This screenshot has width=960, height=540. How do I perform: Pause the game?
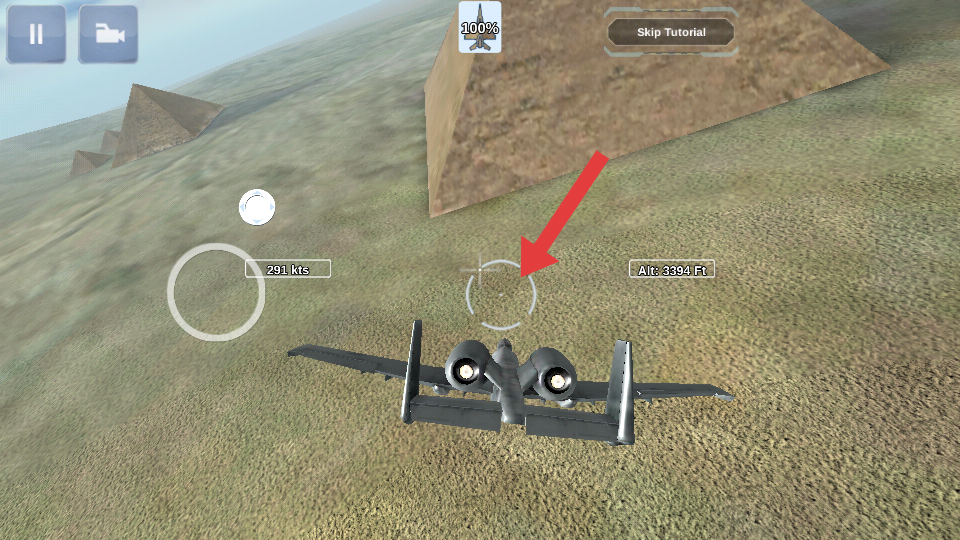pyautogui.click(x=36, y=34)
